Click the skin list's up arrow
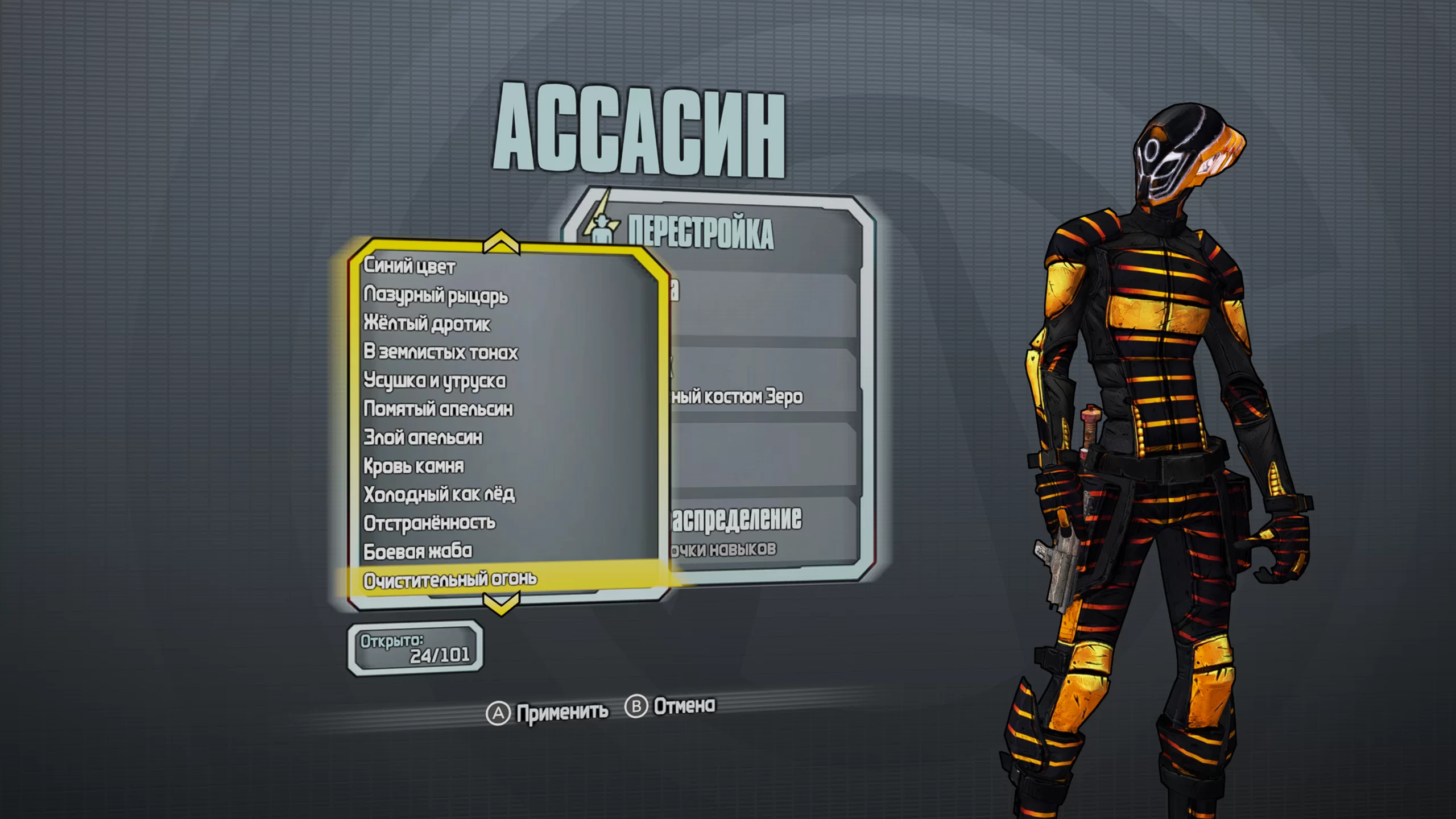The height and width of the screenshot is (819, 1456). click(x=501, y=242)
